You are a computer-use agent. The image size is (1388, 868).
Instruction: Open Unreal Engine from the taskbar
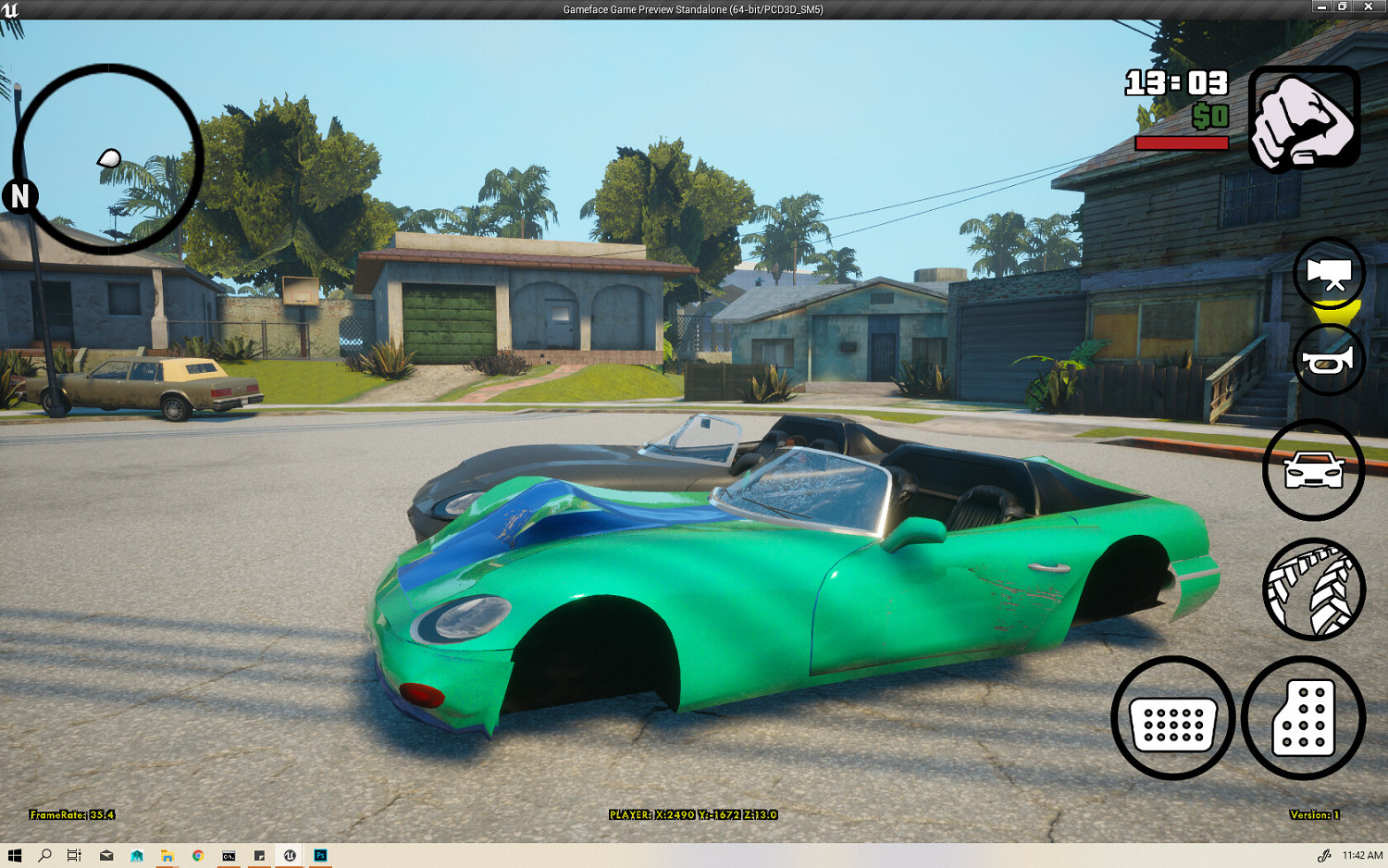(289, 856)
